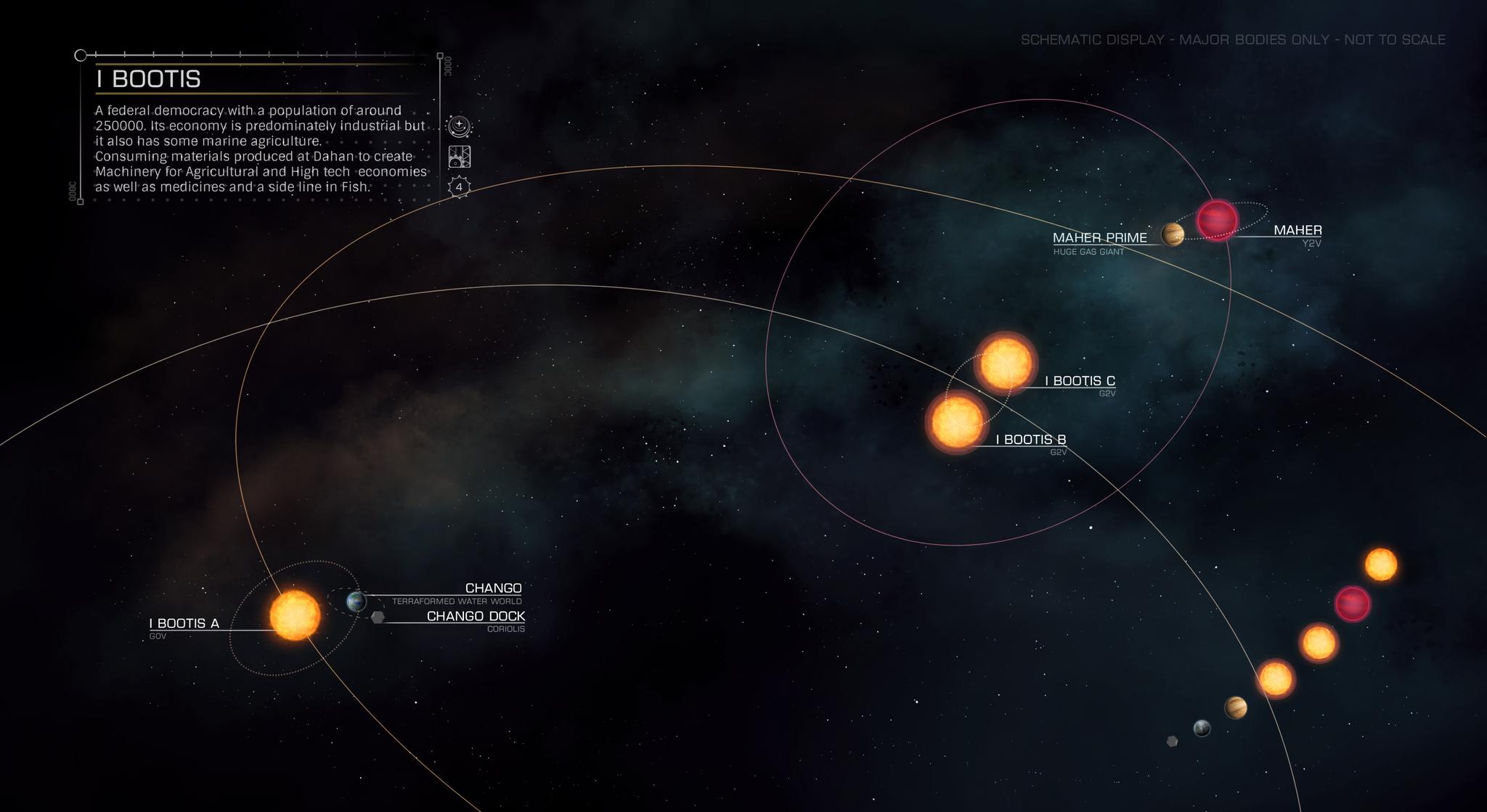Pick the red Maher Y2V star
The width and height of the screenshot is (1487, 812).
coord(1217,219)
